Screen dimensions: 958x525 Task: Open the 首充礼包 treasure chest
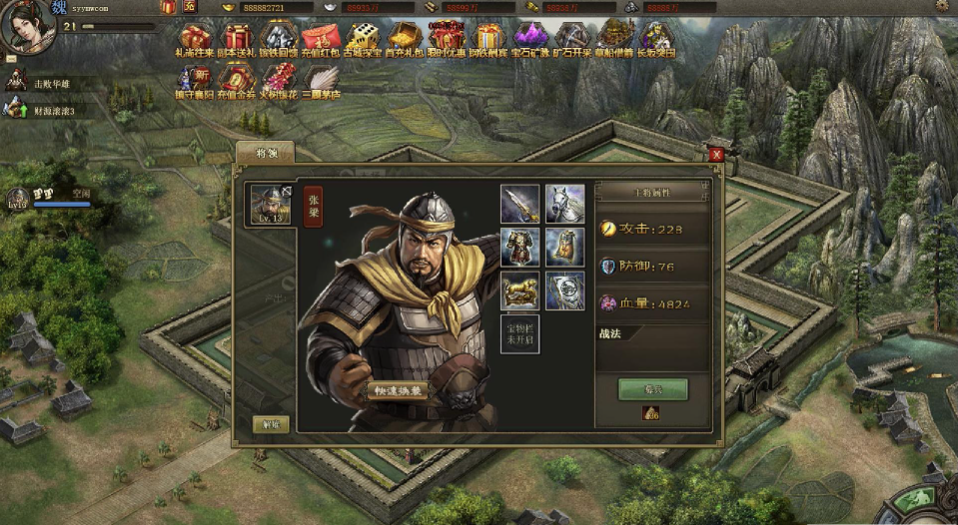[404, 40]
